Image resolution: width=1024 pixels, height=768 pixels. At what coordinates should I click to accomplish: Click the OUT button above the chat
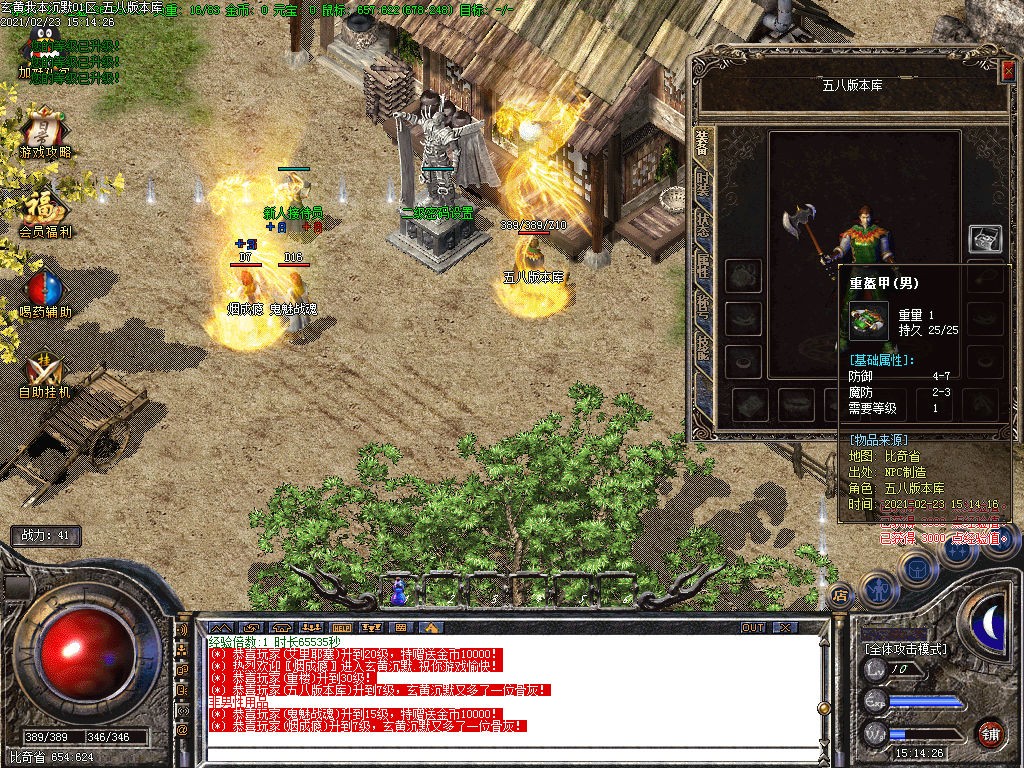(752, 627)
